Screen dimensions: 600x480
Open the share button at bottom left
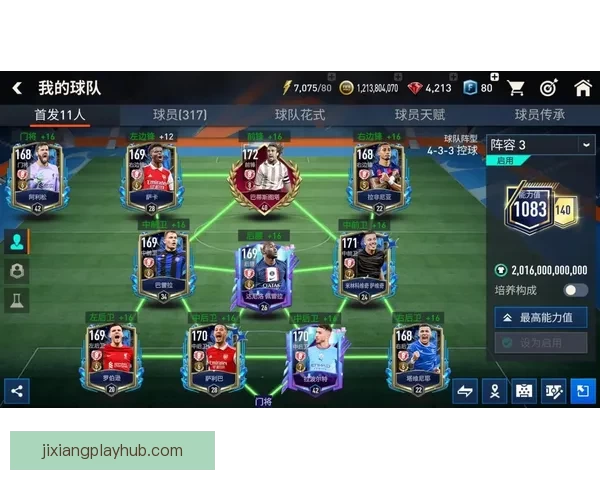coord(16,391)
